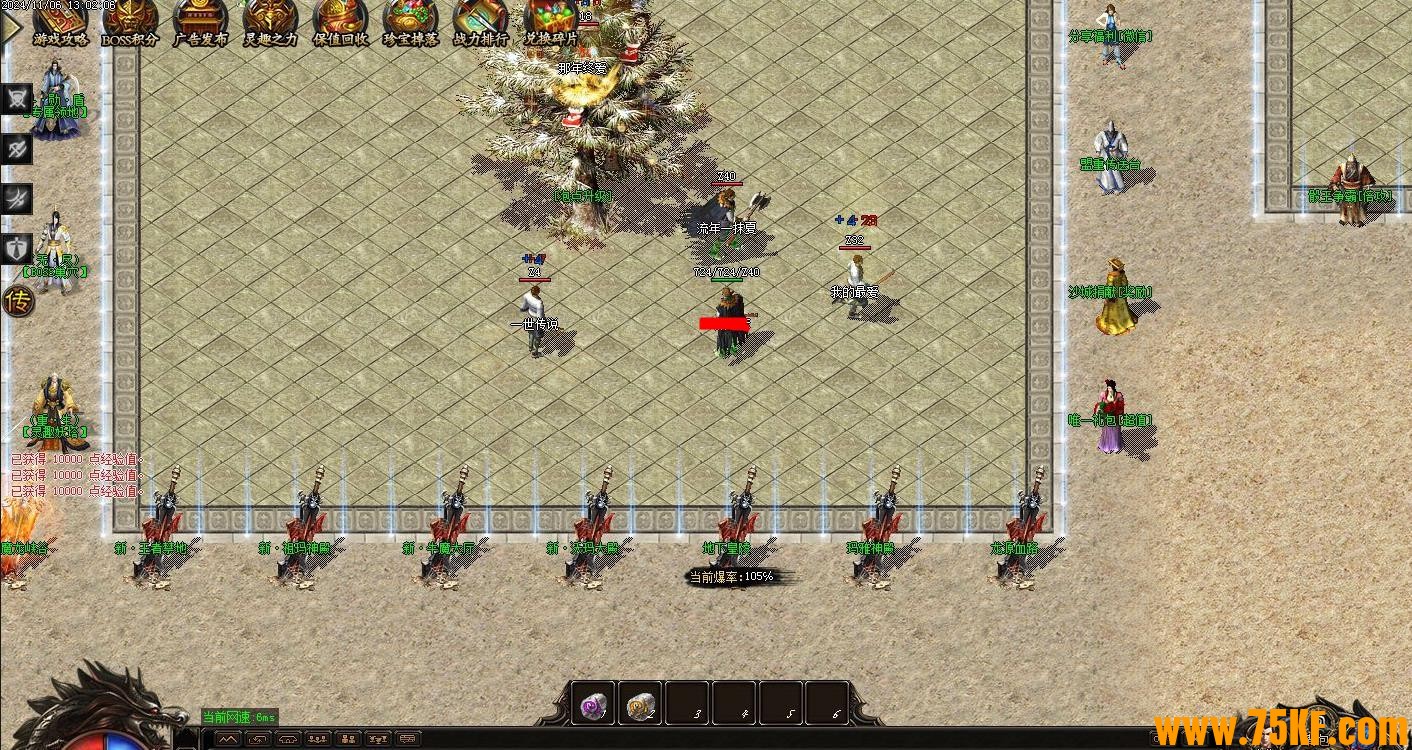
Task: Show the 战力排行 power ranking
Action: click(480, 24)
